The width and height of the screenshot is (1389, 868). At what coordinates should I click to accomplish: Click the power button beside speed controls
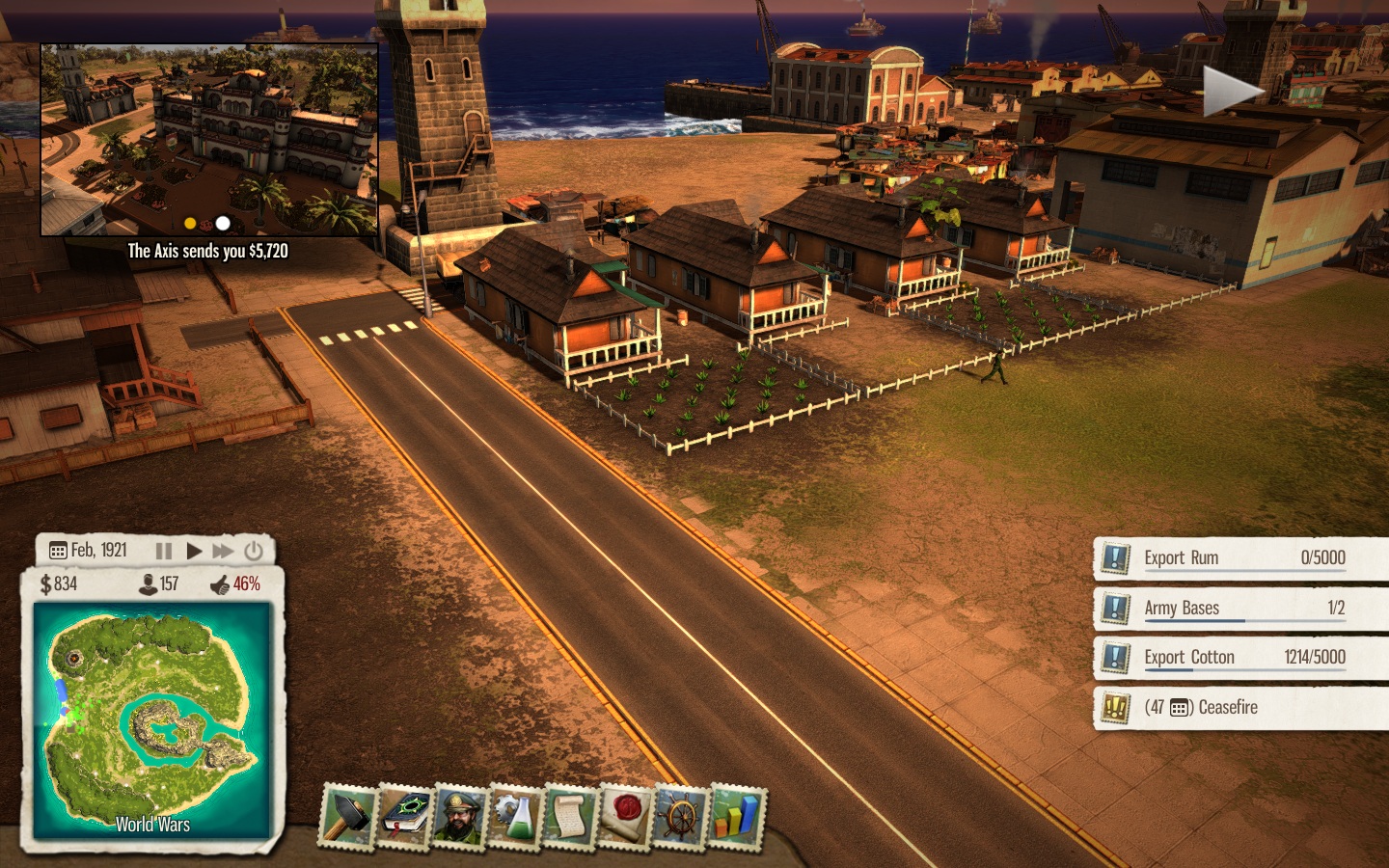point(254,551)
